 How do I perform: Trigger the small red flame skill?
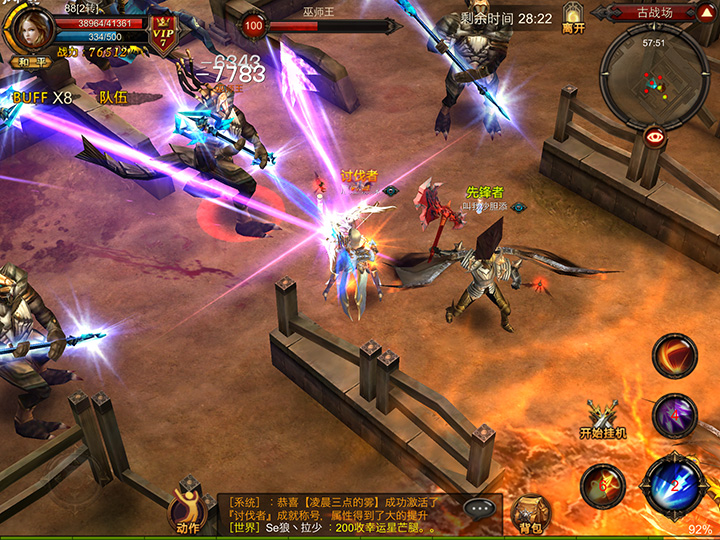602,485
